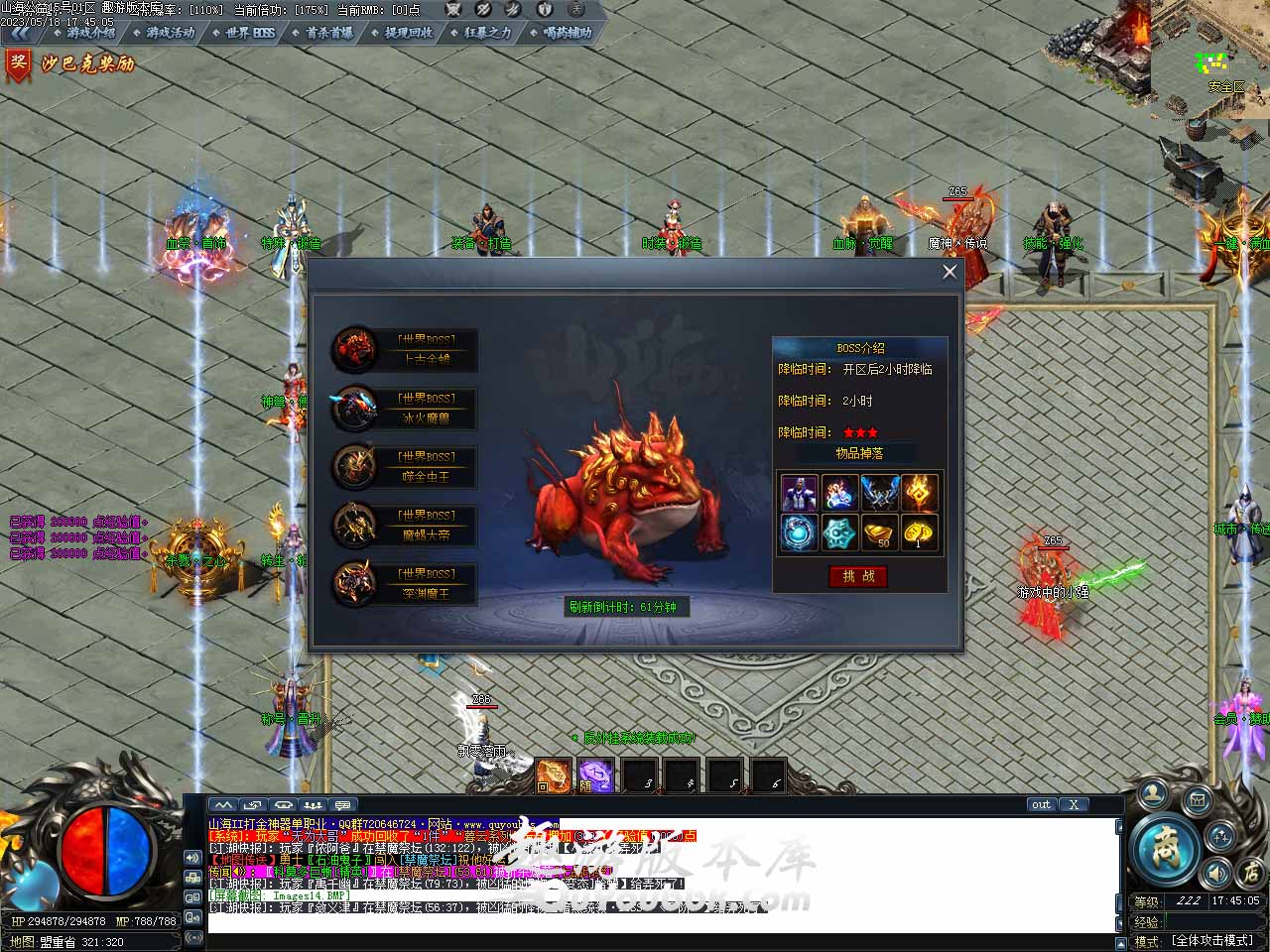
Task: Select the 深渊魔王 world boss entry
Action: click(405, 584)
